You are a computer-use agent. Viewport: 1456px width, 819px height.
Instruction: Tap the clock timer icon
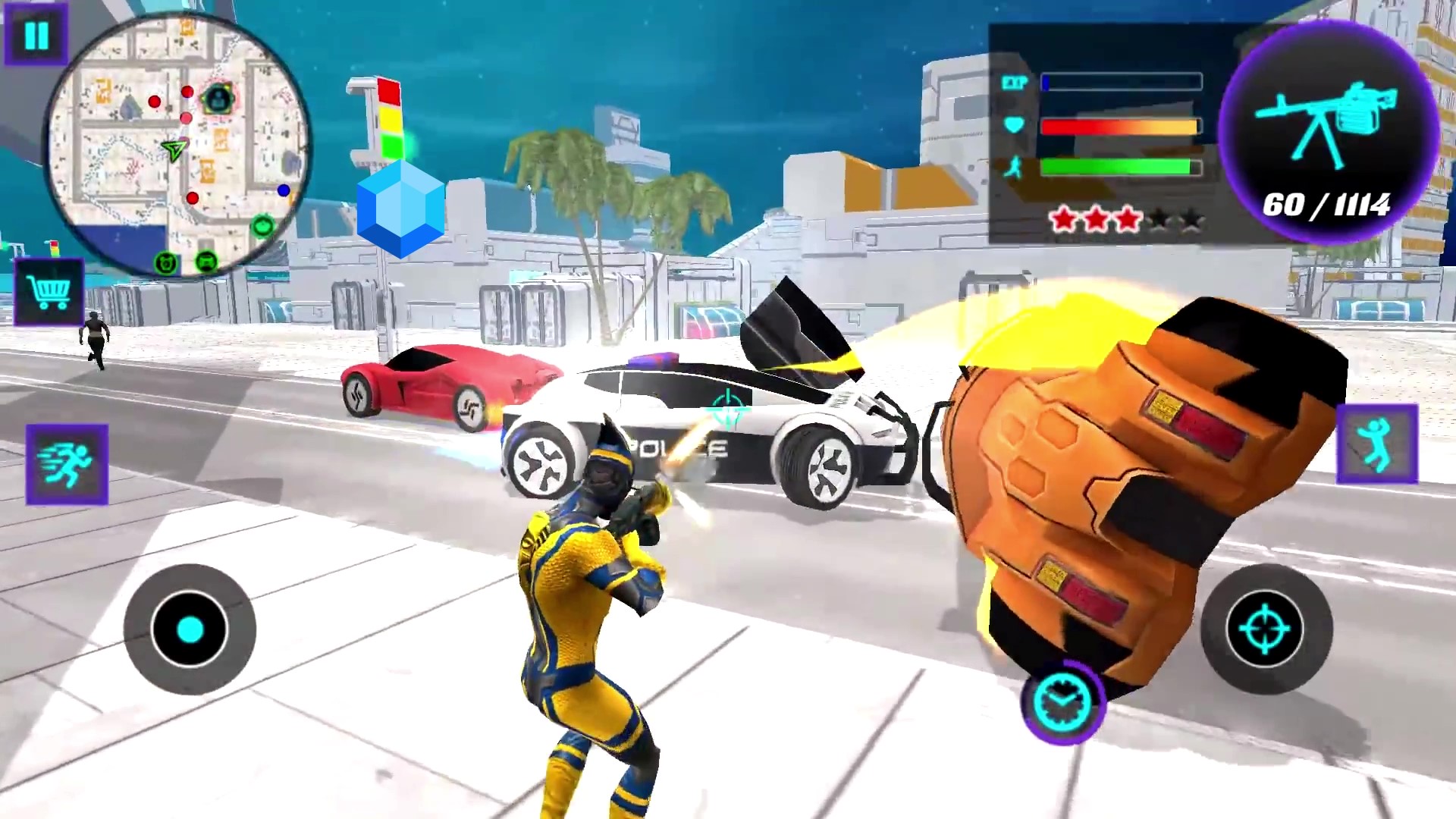[x=1063, y=704]
